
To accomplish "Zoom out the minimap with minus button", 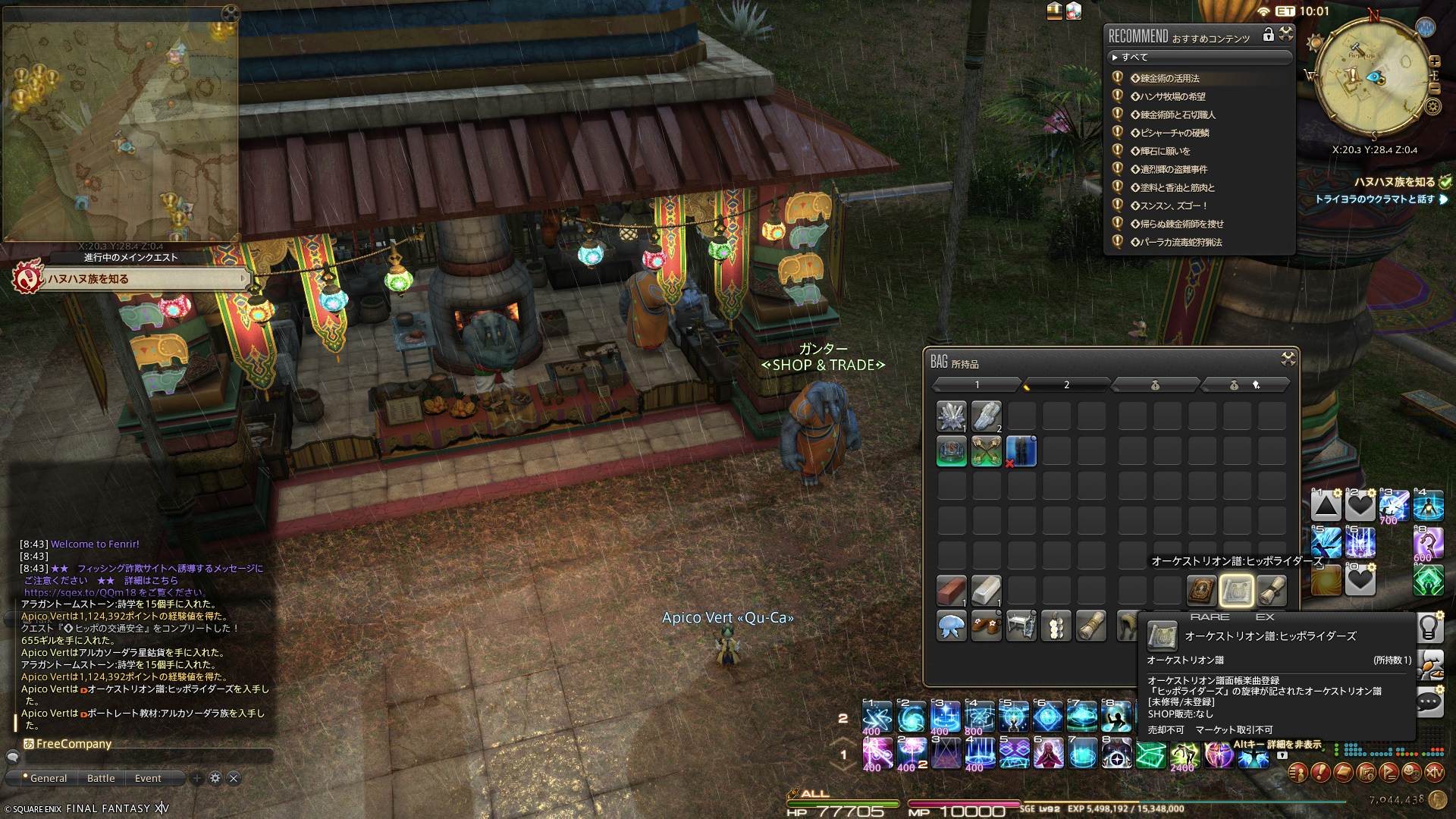I will click(1434, 88).
